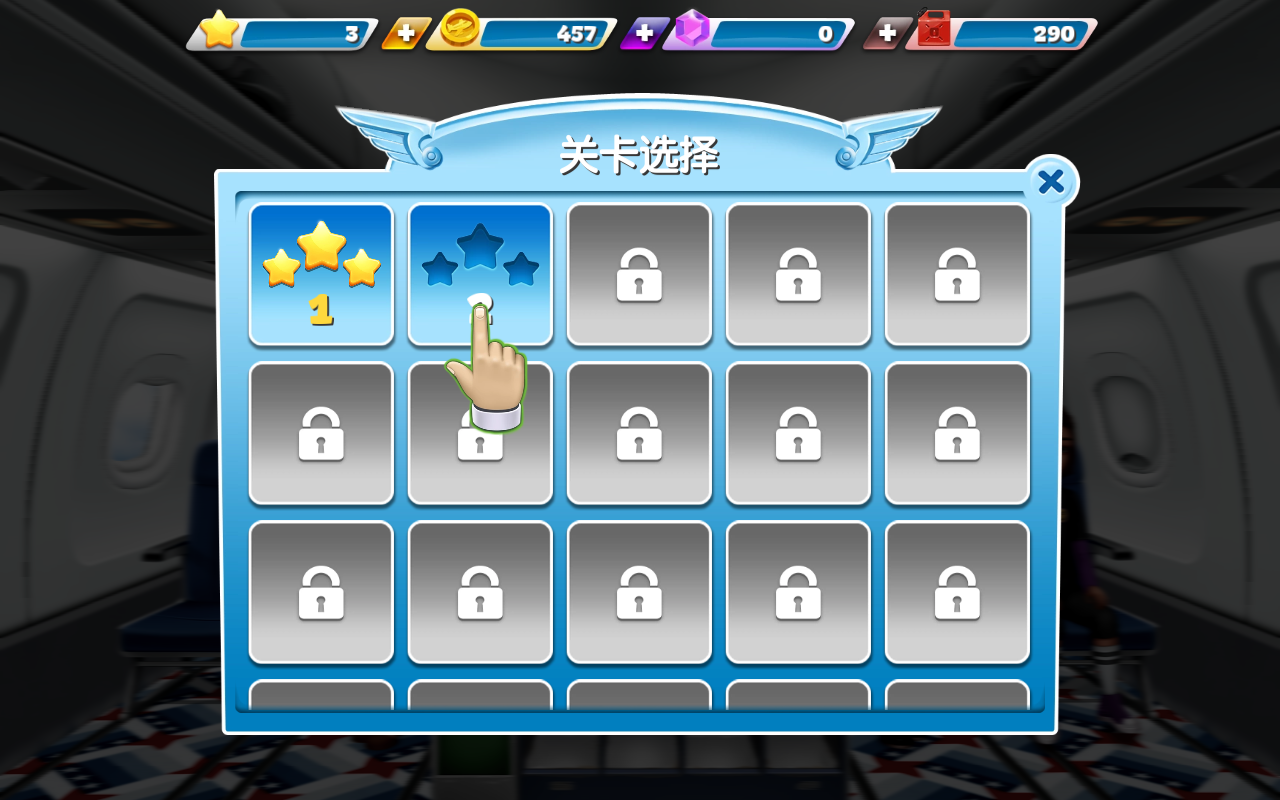Close the 关卡选择 level select dialog

pyautogui.click(x=1050, y=182)
